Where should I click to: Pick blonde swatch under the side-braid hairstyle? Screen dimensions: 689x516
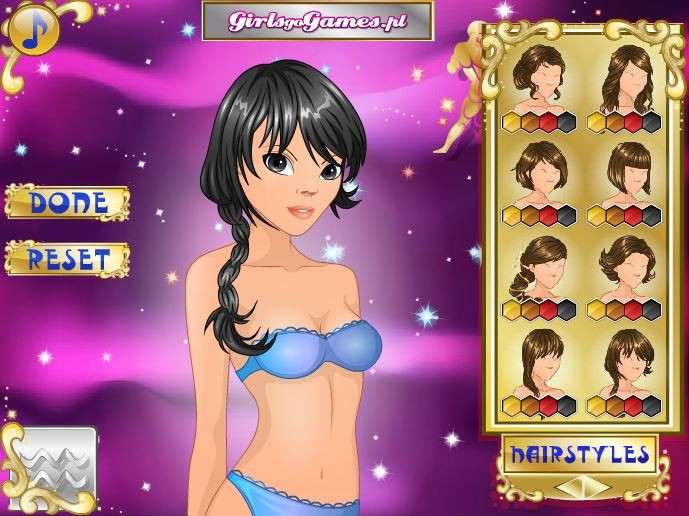pos(511,310)
